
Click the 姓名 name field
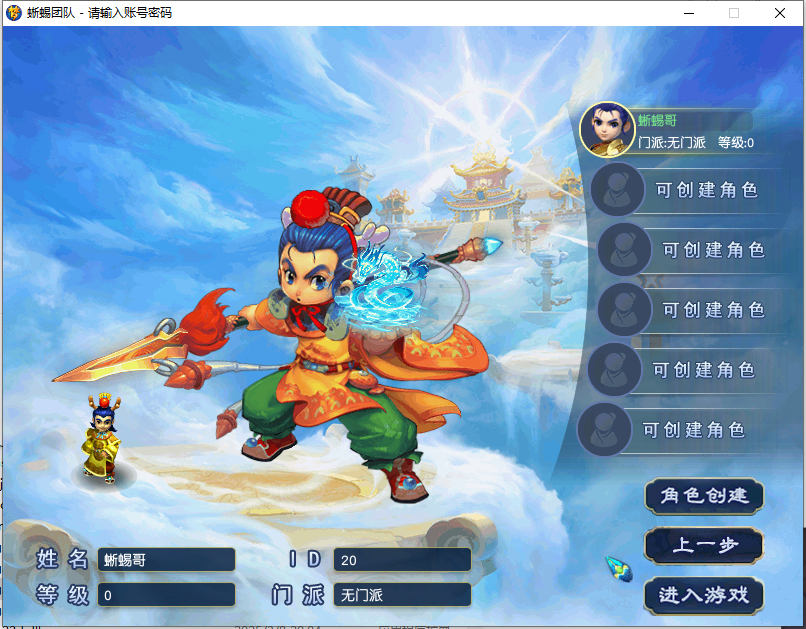tap(166, 560)
